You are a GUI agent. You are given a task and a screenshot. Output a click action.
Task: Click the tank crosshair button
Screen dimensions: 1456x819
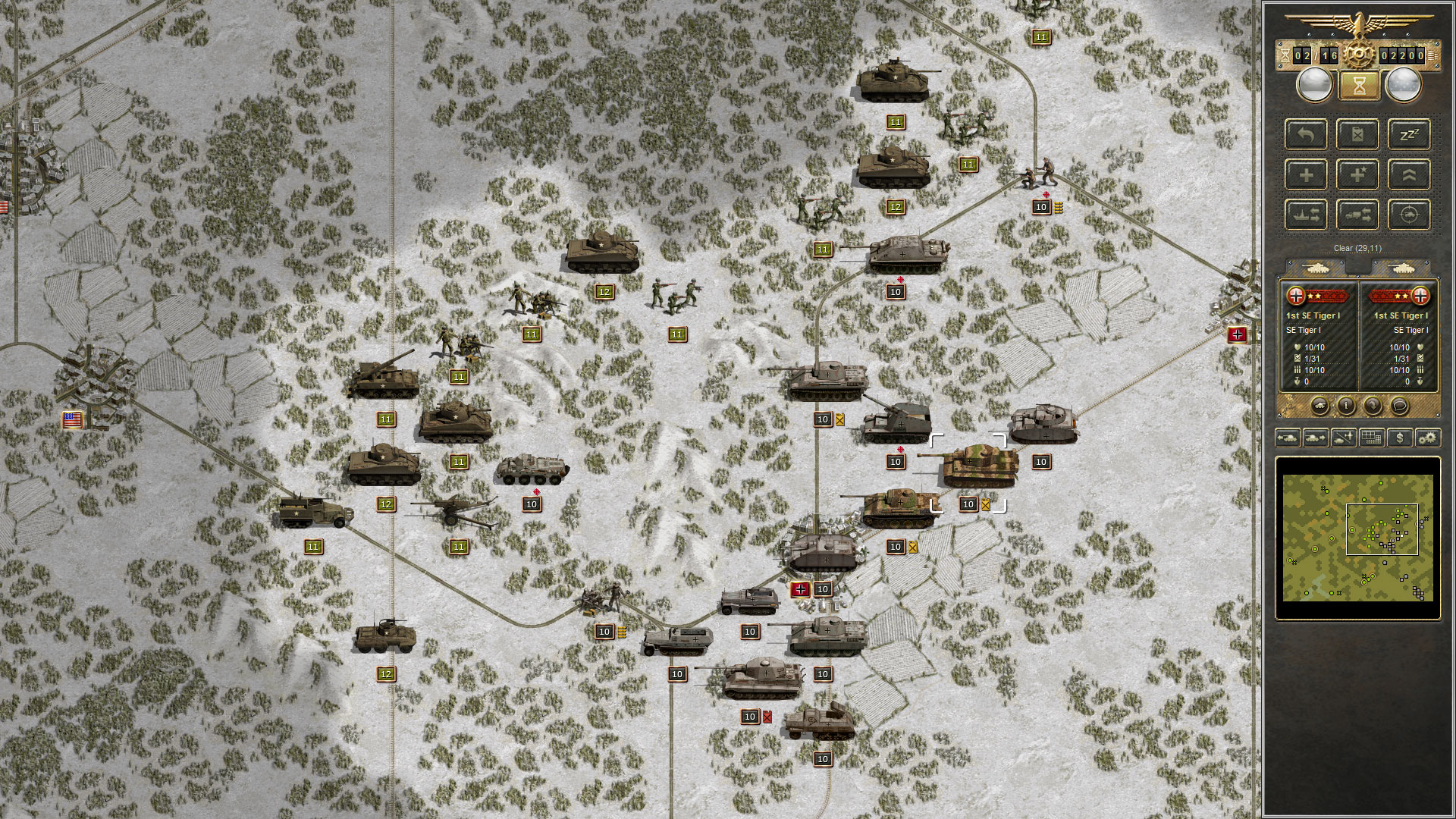tap(1409, 215)
